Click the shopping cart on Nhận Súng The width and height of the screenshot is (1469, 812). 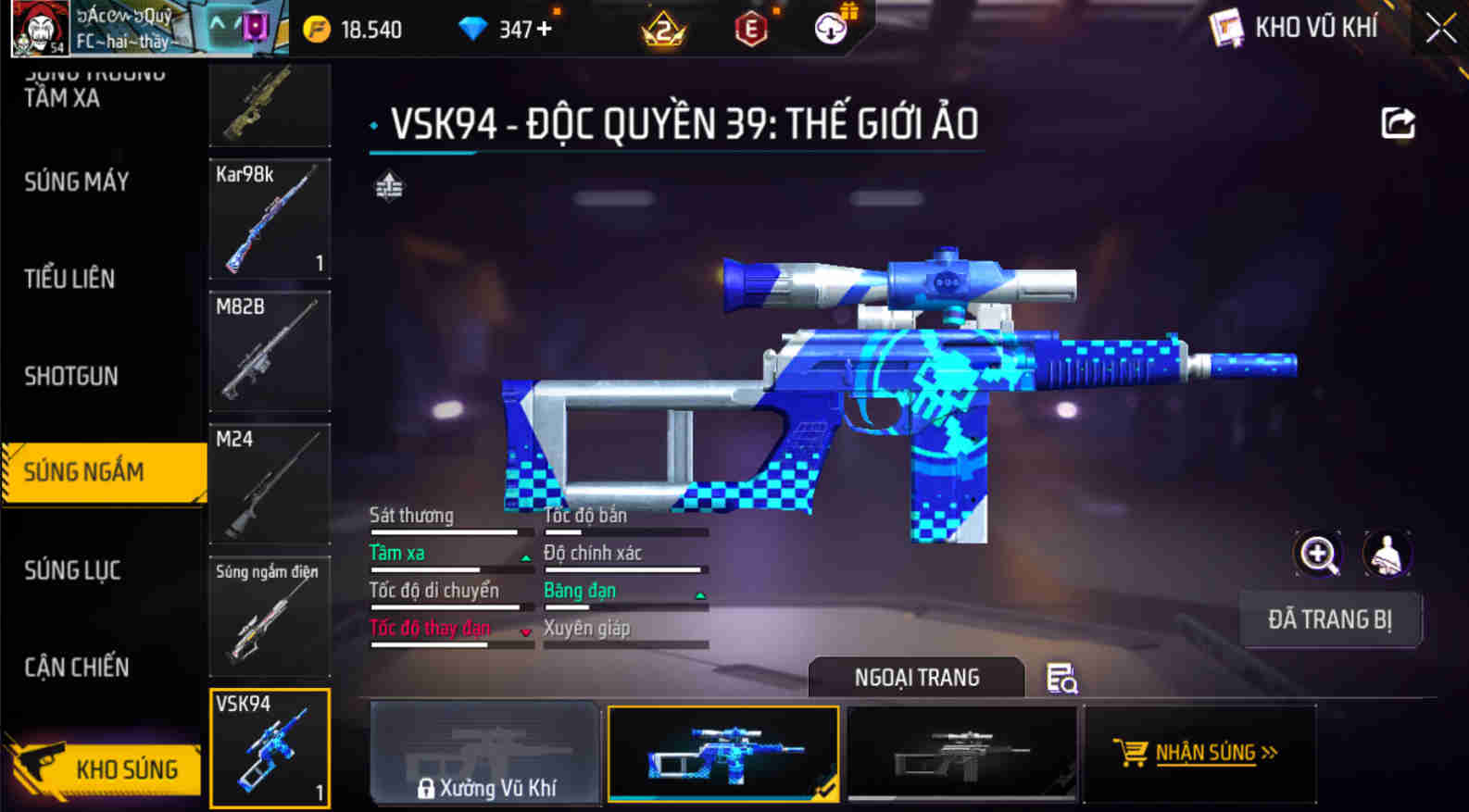[1132, 753]
